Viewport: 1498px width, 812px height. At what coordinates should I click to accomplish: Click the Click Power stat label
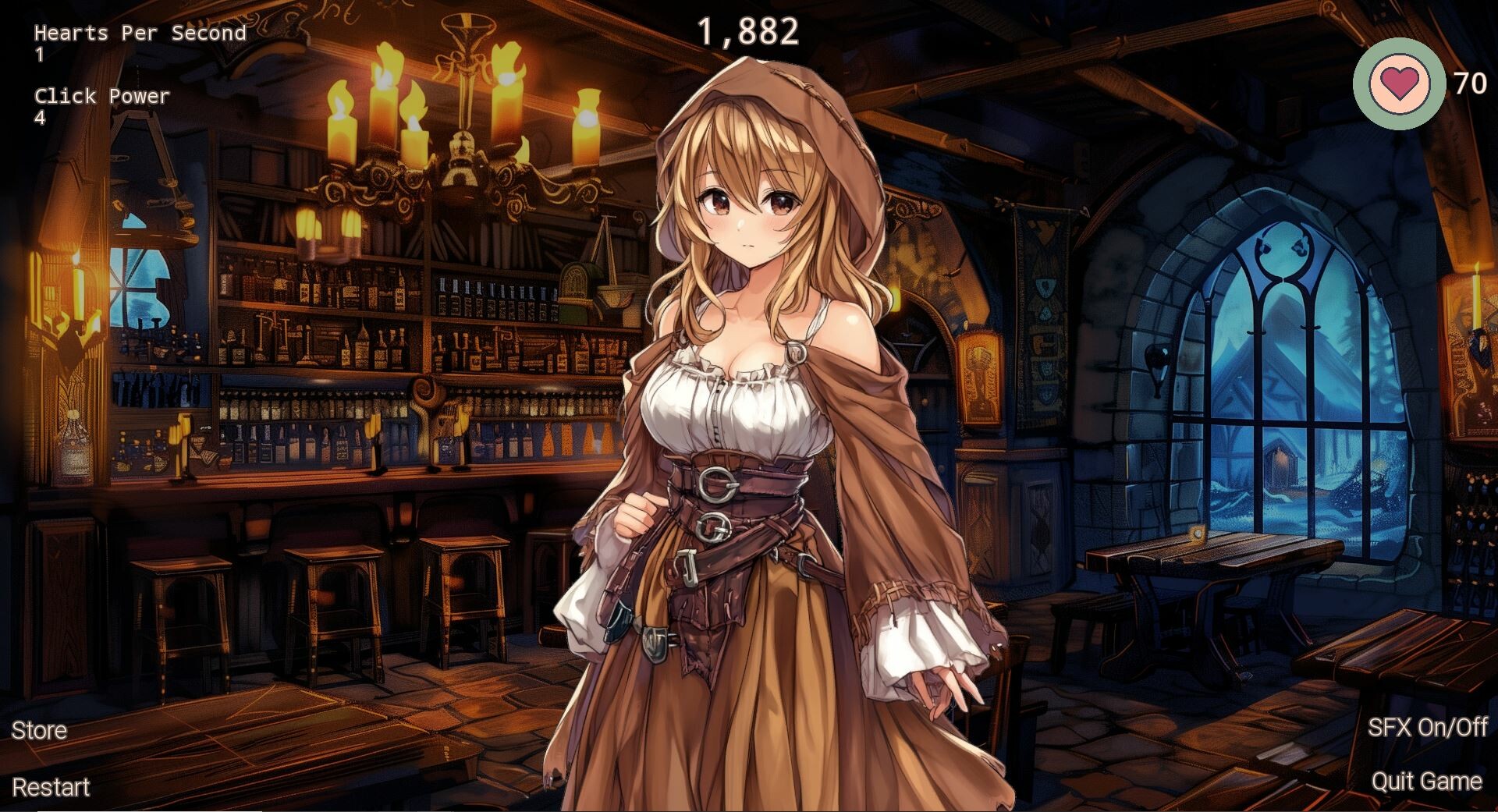tap(102, 96)
